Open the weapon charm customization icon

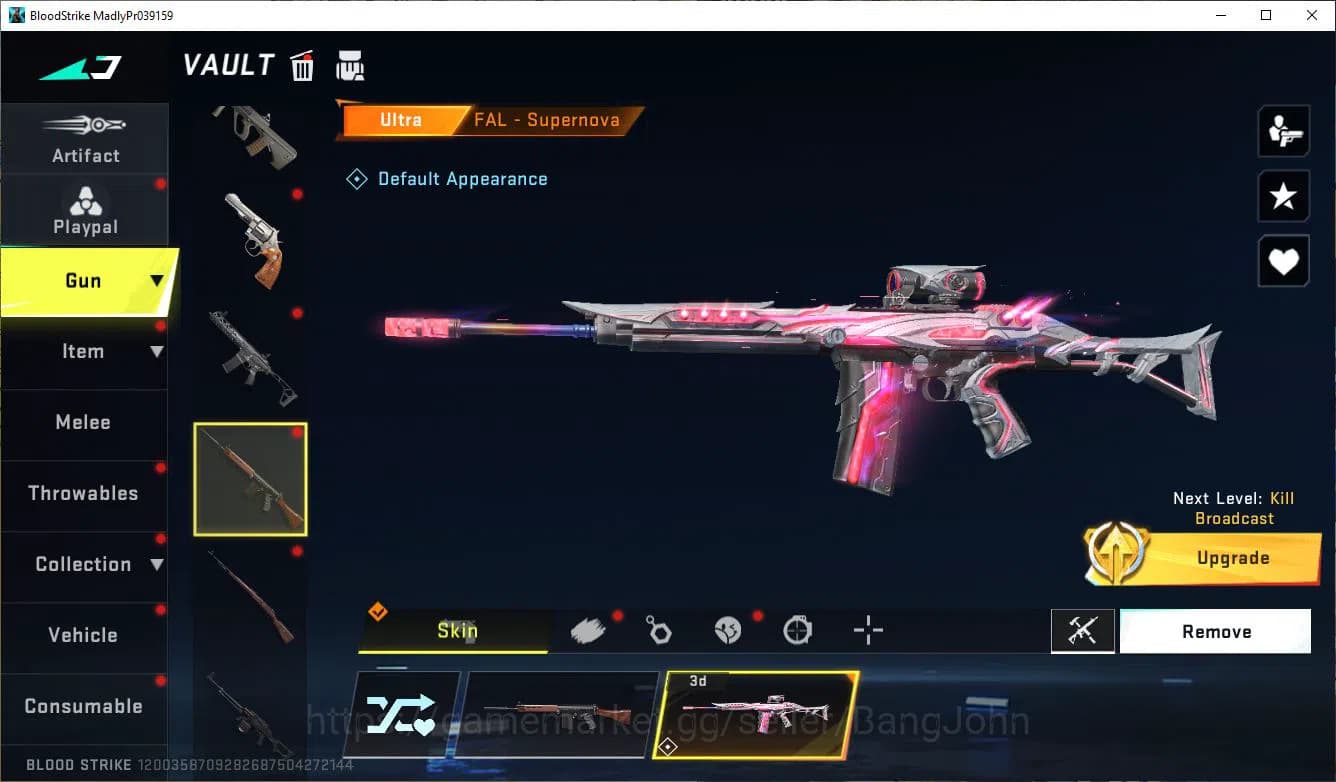point(659,629)
